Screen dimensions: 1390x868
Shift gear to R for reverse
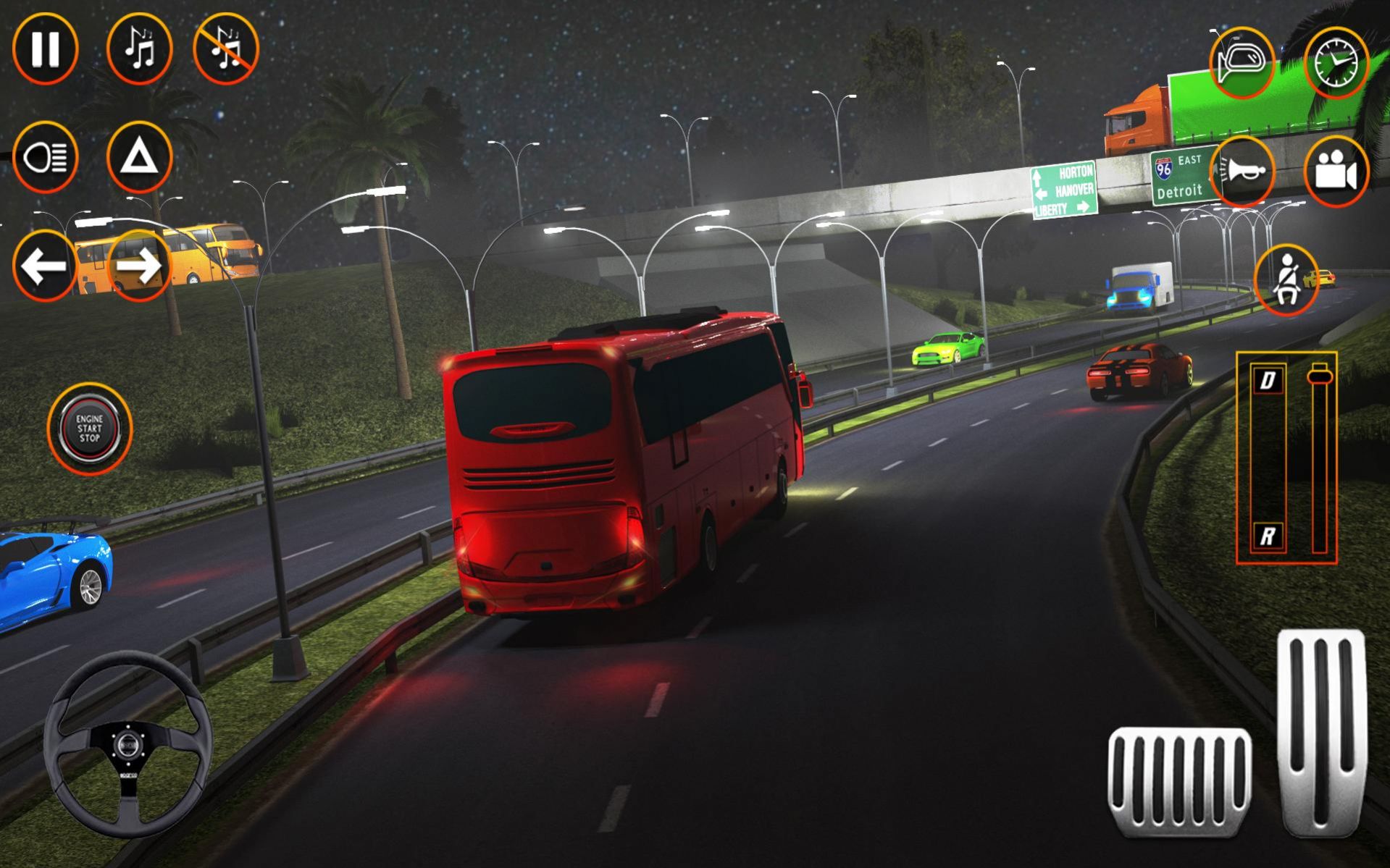pos(1268,536)
